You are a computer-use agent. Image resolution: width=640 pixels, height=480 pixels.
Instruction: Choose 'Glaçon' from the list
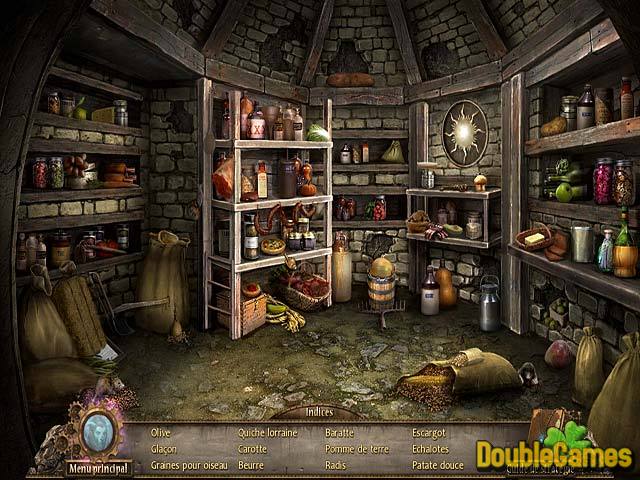163,449
